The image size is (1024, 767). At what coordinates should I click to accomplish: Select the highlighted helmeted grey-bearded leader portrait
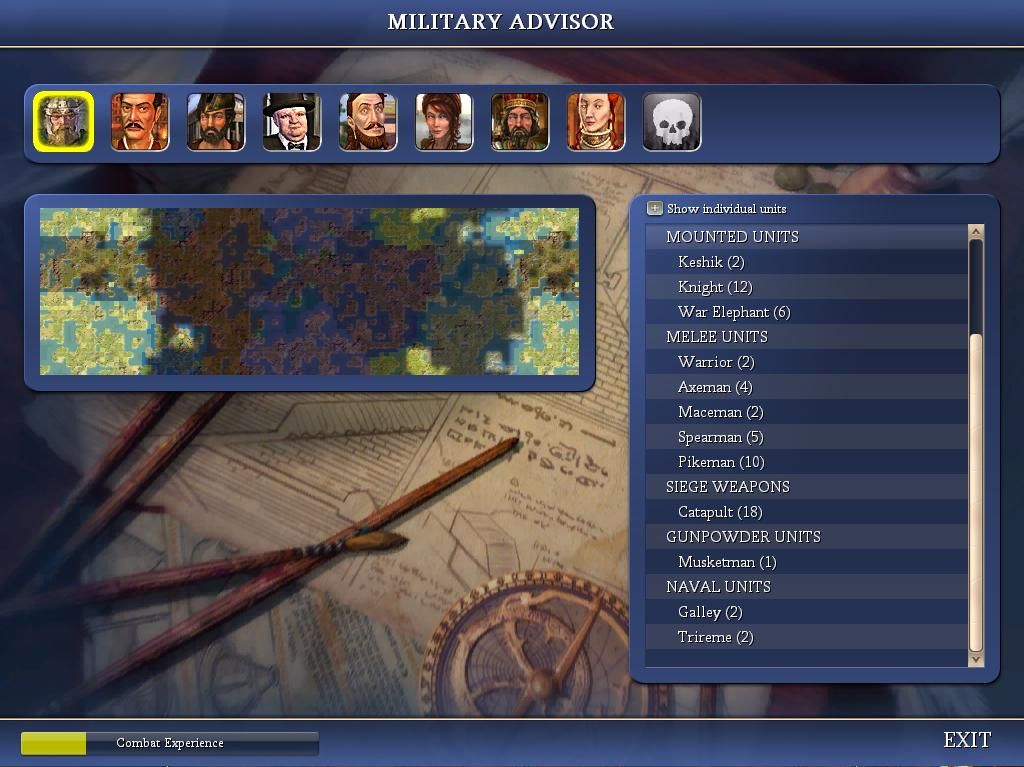[63, 122]
